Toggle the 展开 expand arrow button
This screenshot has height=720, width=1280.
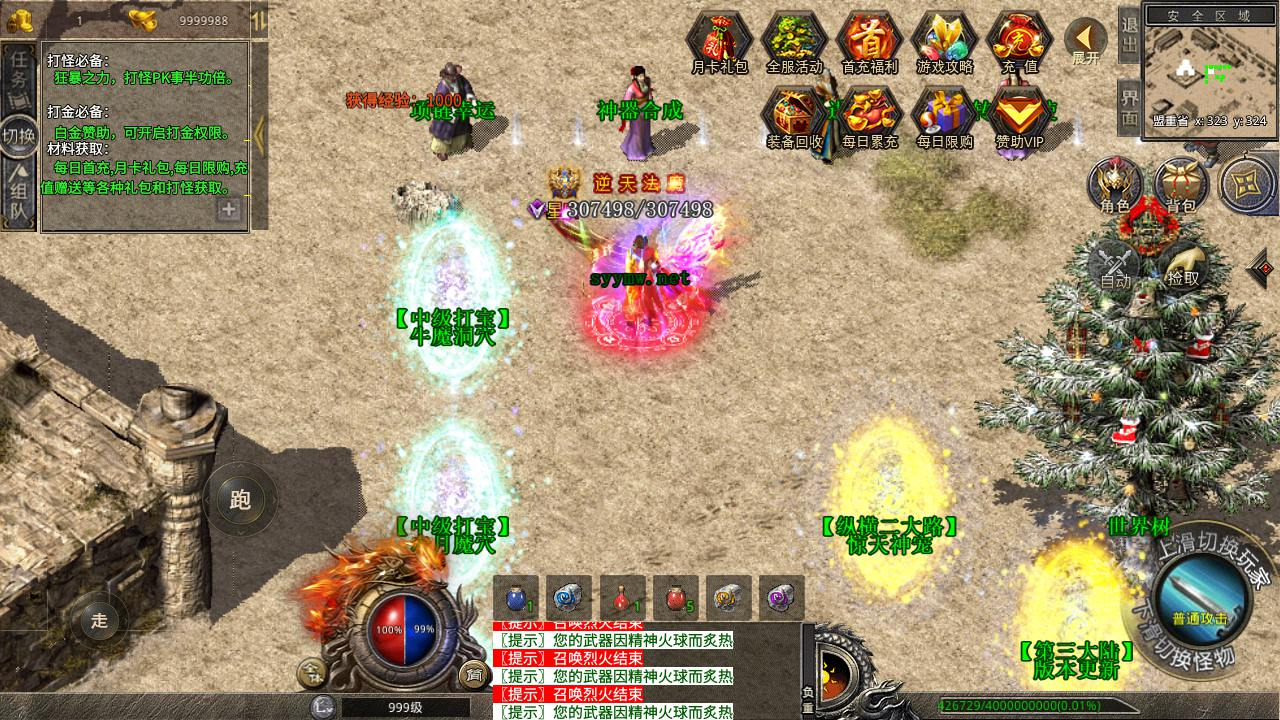tap(1085, 40)
